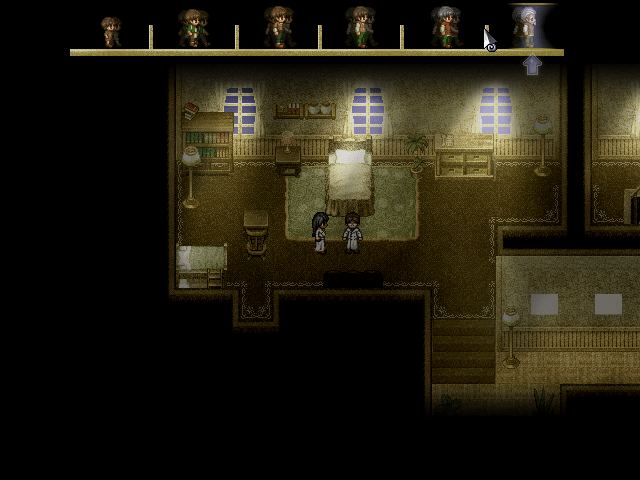Jump to the green-dressed couple memory
This screenshot has height=480, width=640.
tap(193, 28)
